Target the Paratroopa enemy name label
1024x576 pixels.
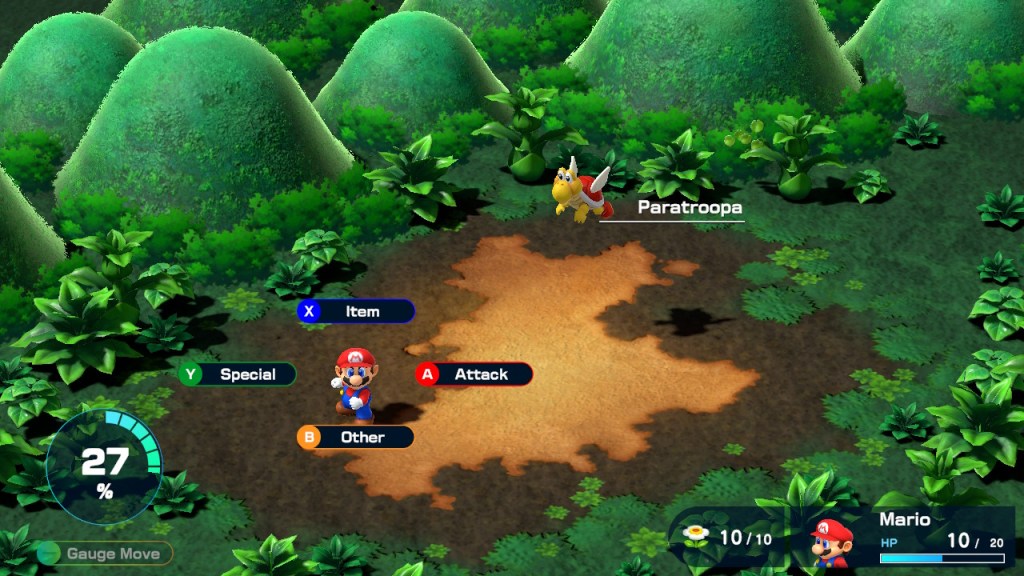689,208
